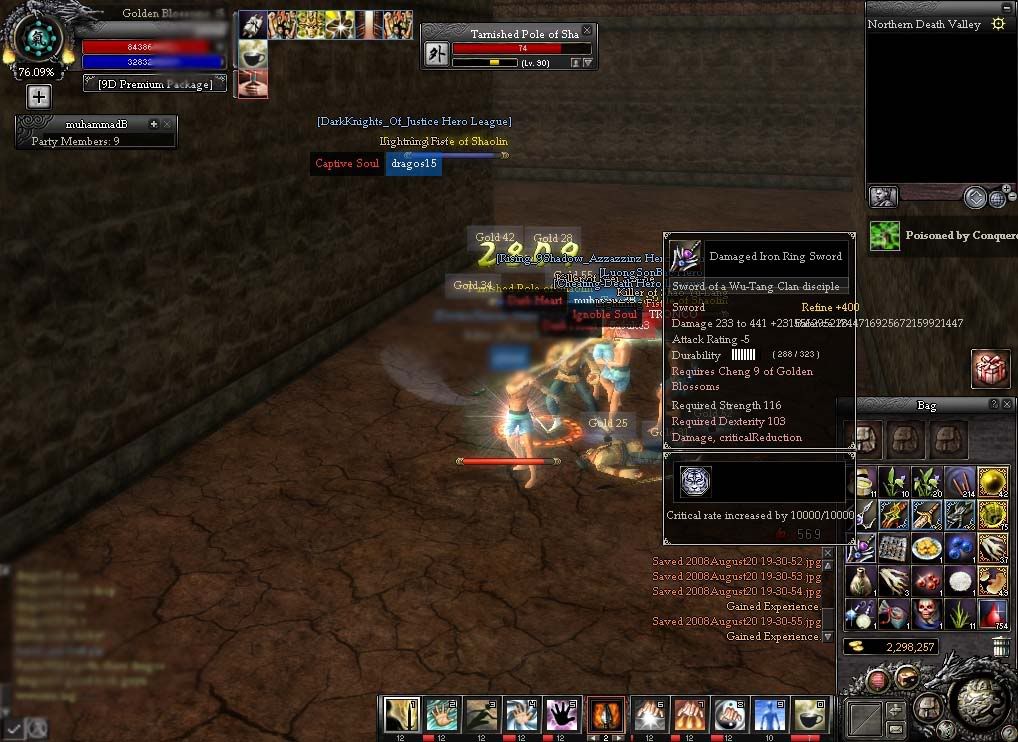Pick the two-sticks stack of 214
The width and height of the screenshot is (1018, 742).
[x=959, y=482]
